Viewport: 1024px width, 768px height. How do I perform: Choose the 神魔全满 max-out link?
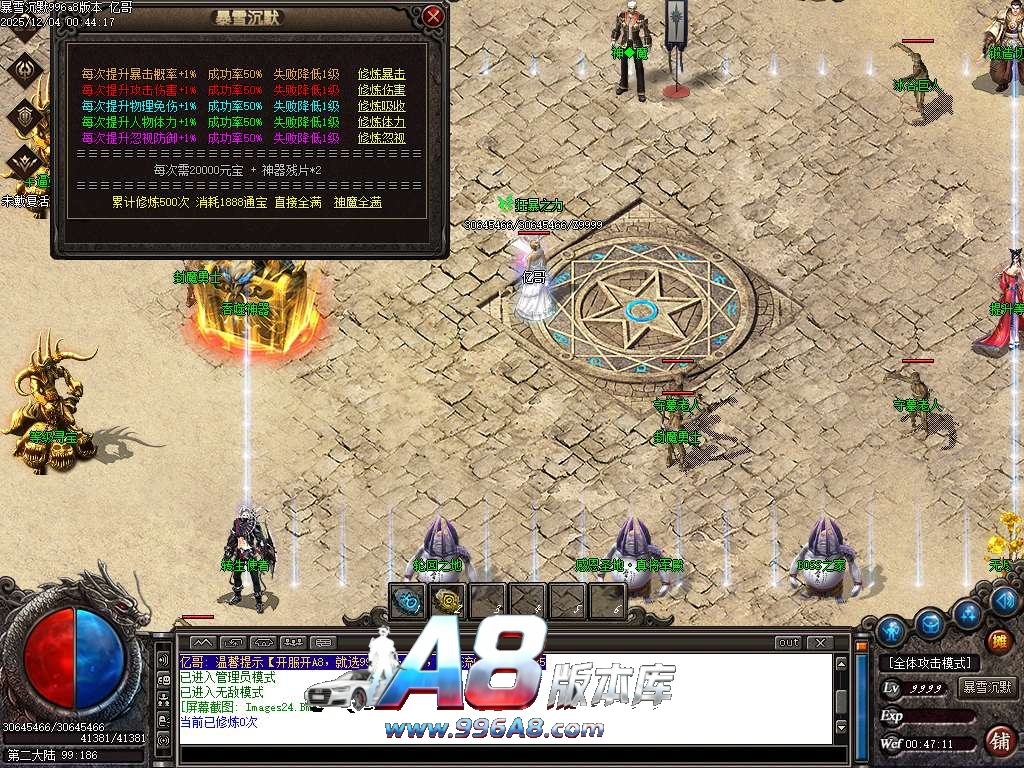pyautogui.click(x=357, y=202)
